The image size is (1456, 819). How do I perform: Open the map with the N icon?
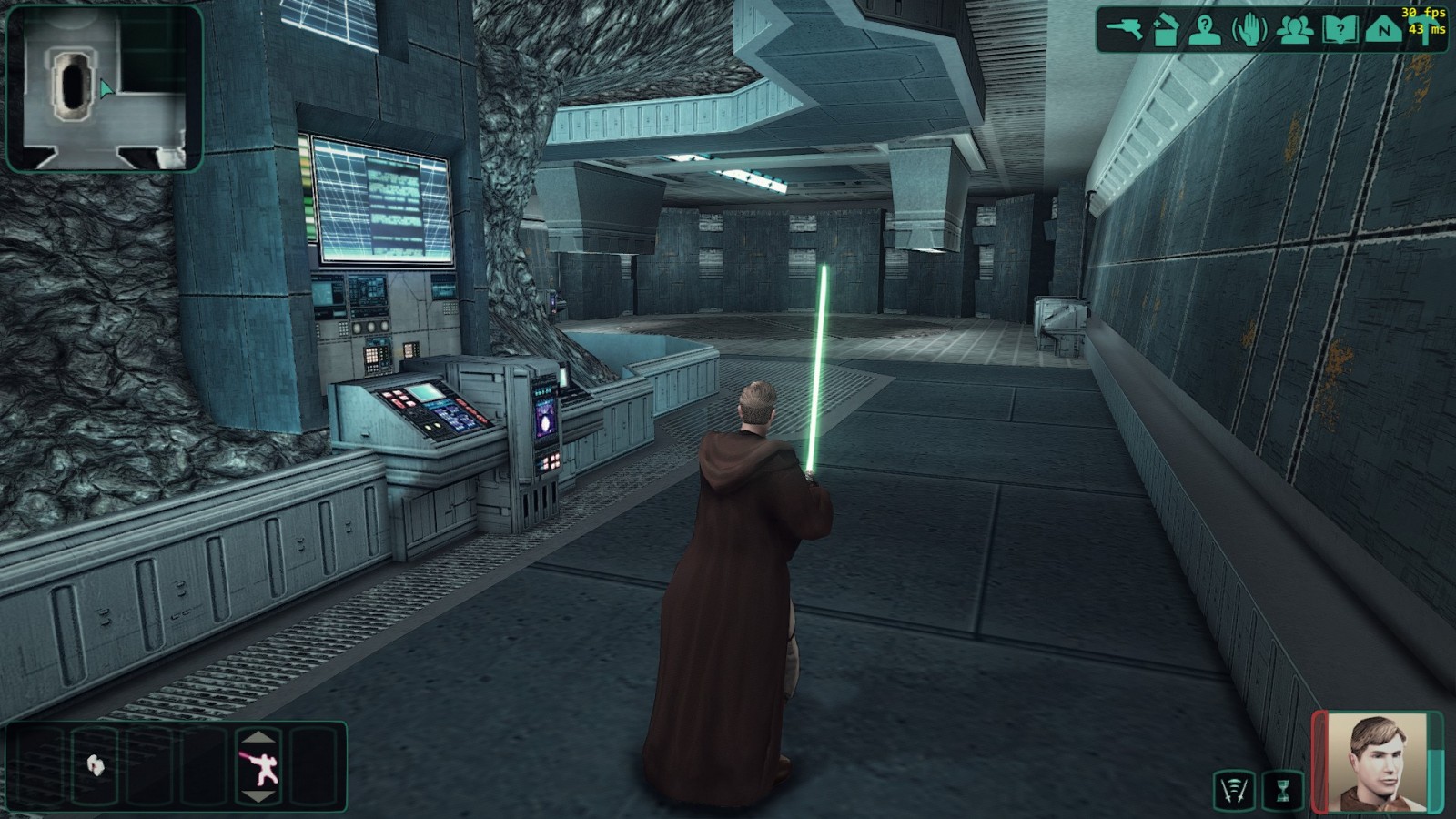click(1383, 29)
